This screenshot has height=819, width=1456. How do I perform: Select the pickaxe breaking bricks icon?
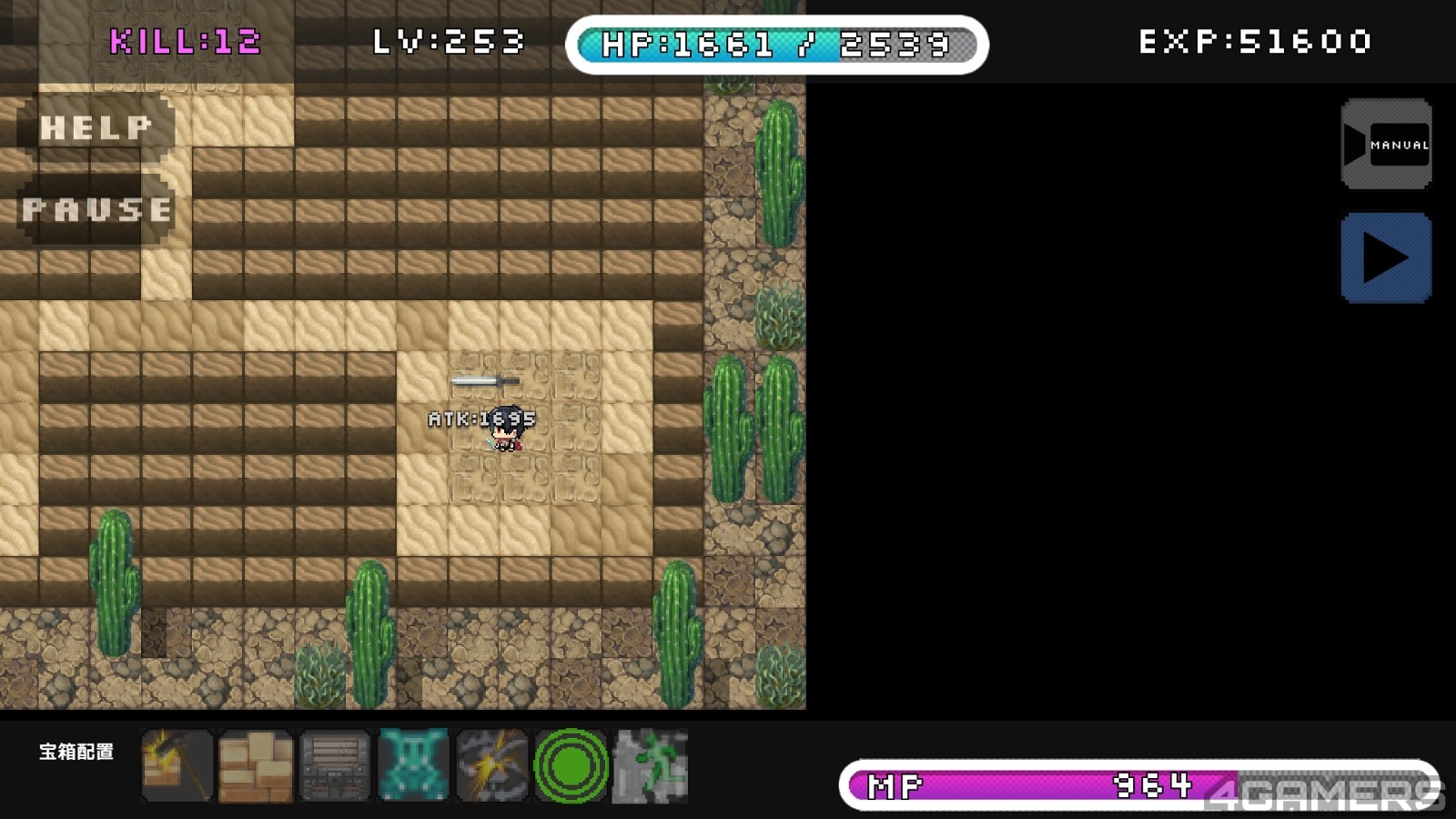point(177,766)
